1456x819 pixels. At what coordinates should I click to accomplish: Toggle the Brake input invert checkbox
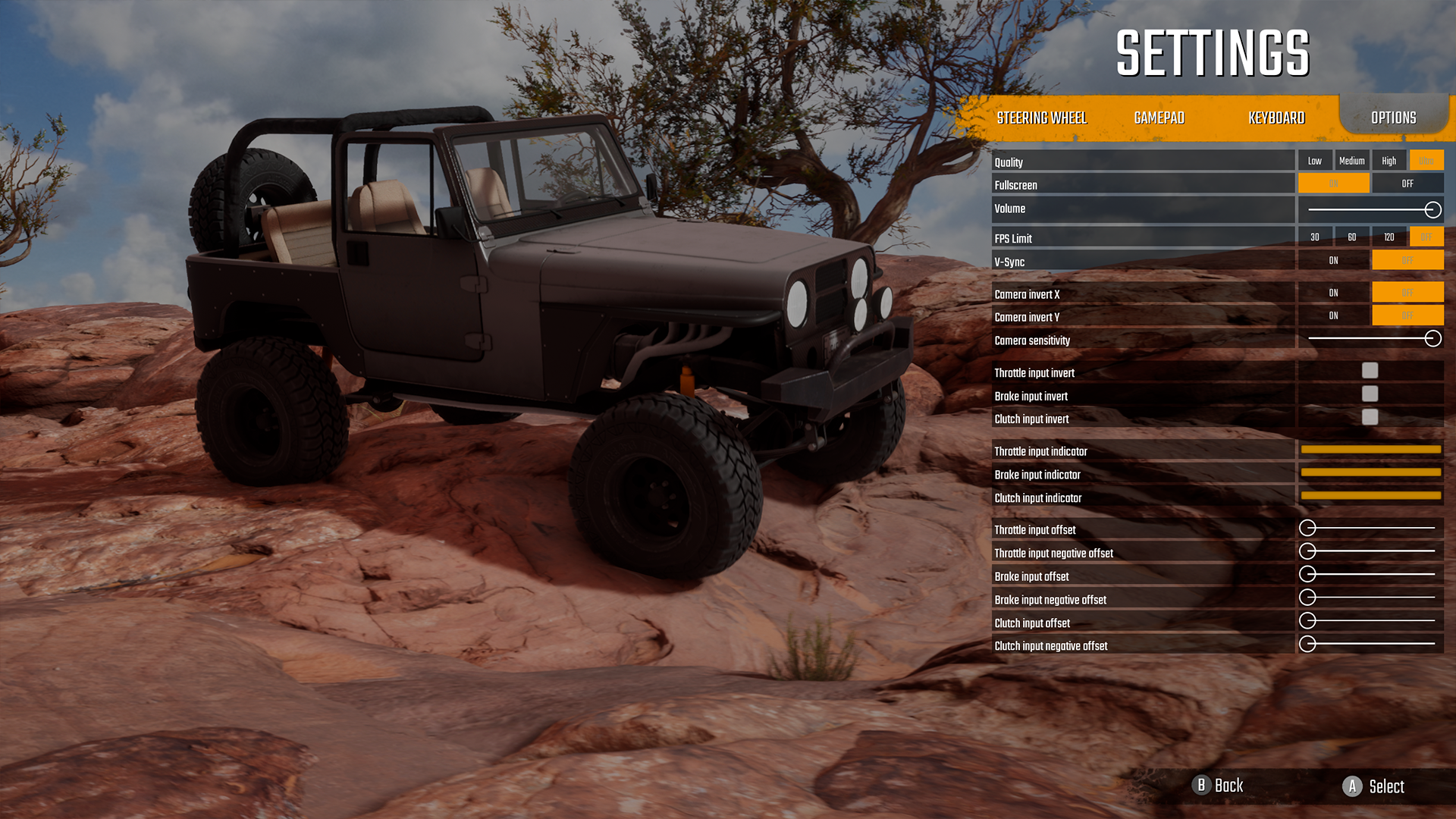click(1370, 394)
